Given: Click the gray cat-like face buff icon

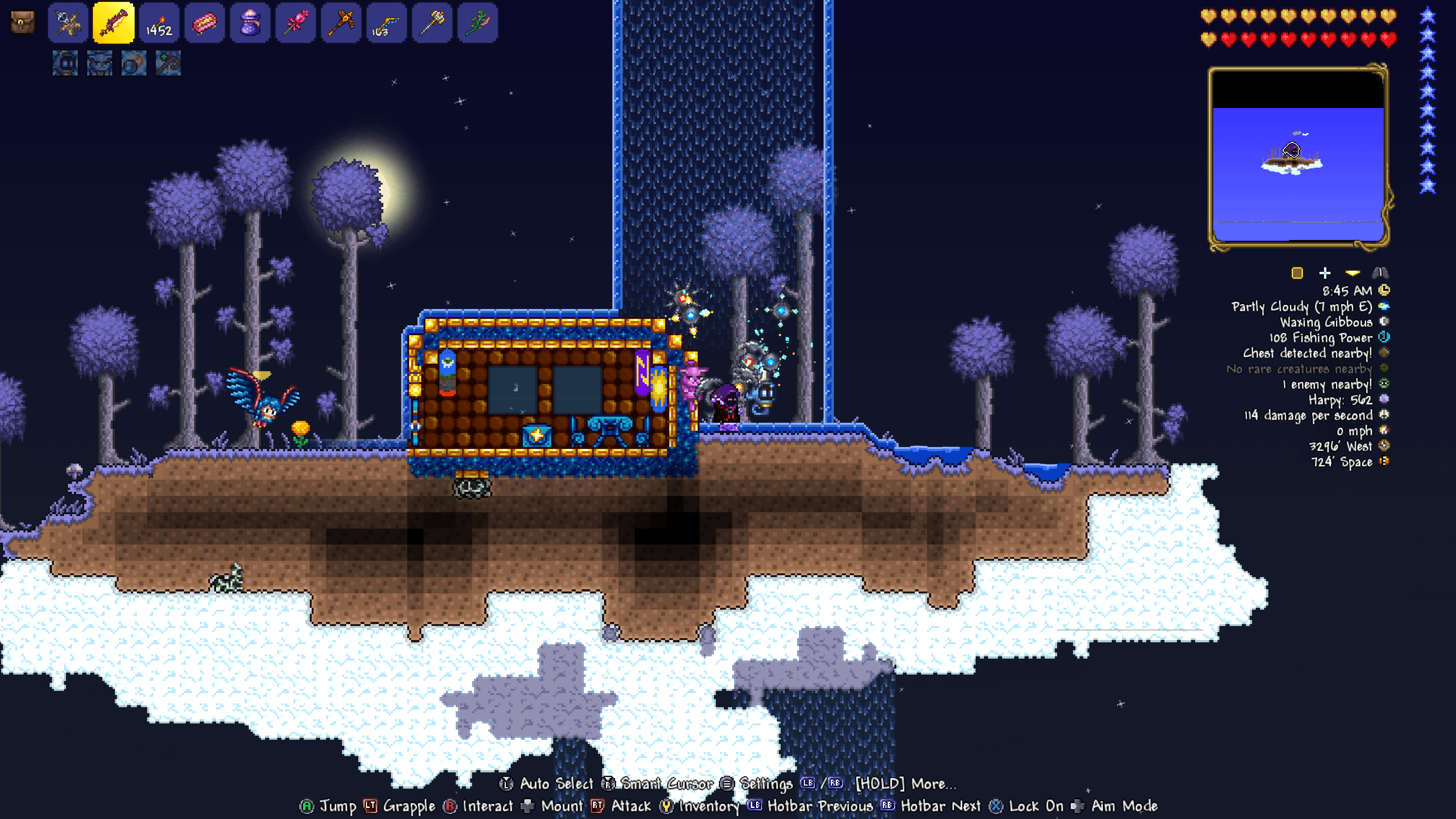Looking at the screenshot, I should point(99,63).
